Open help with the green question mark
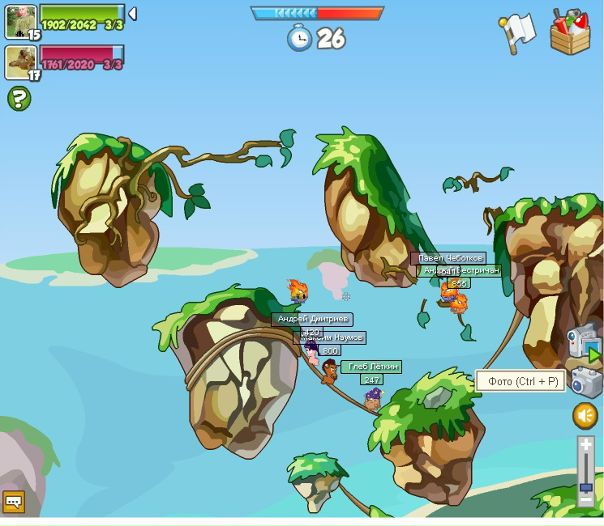 coord(18,98)
